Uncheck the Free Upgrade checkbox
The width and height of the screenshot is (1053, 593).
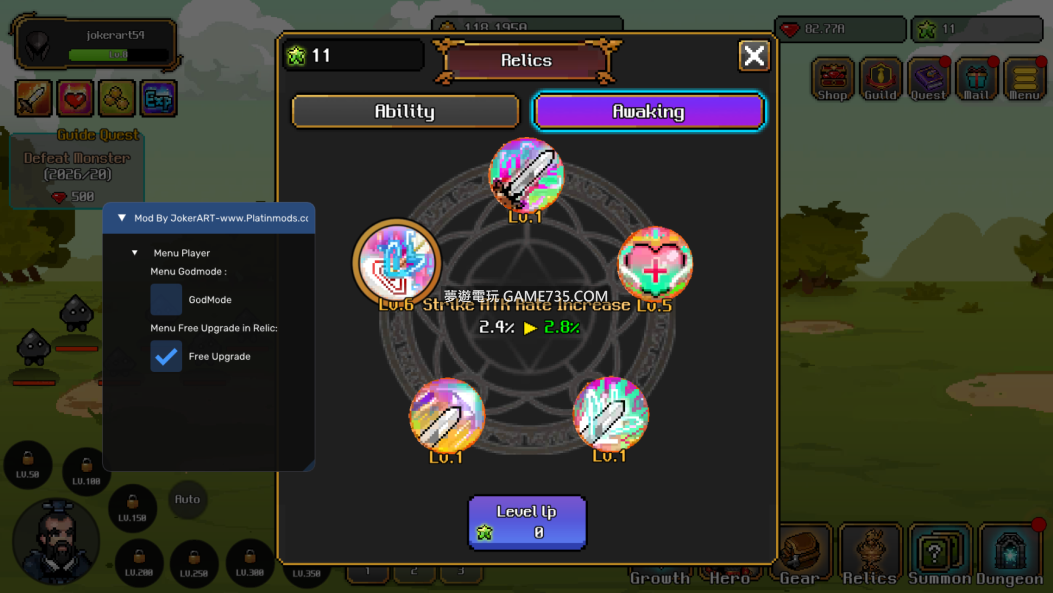point(166,356)
